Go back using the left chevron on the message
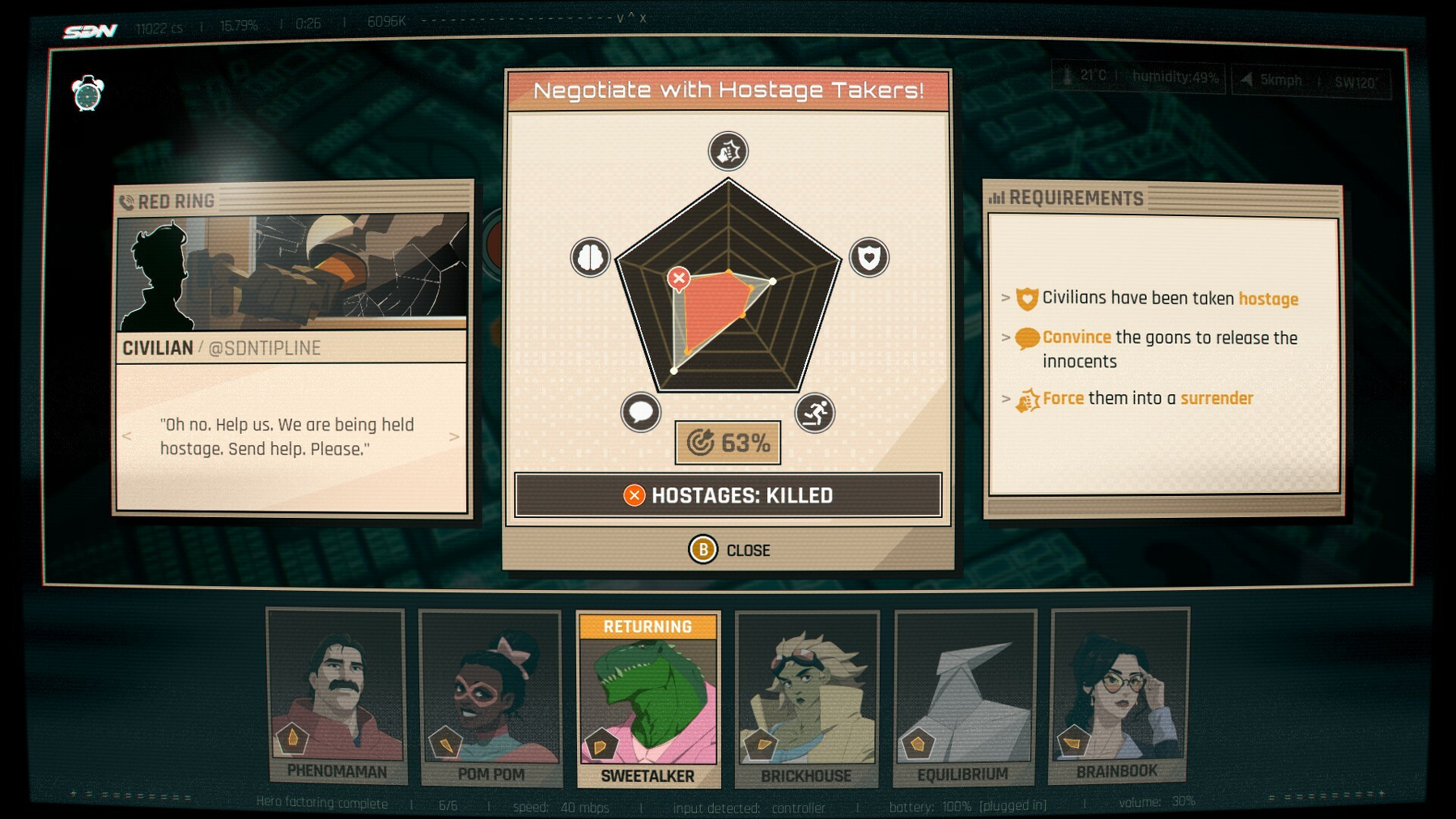Image resolution: width=1456 pixels, height=819 pixels. pos(126,437)
